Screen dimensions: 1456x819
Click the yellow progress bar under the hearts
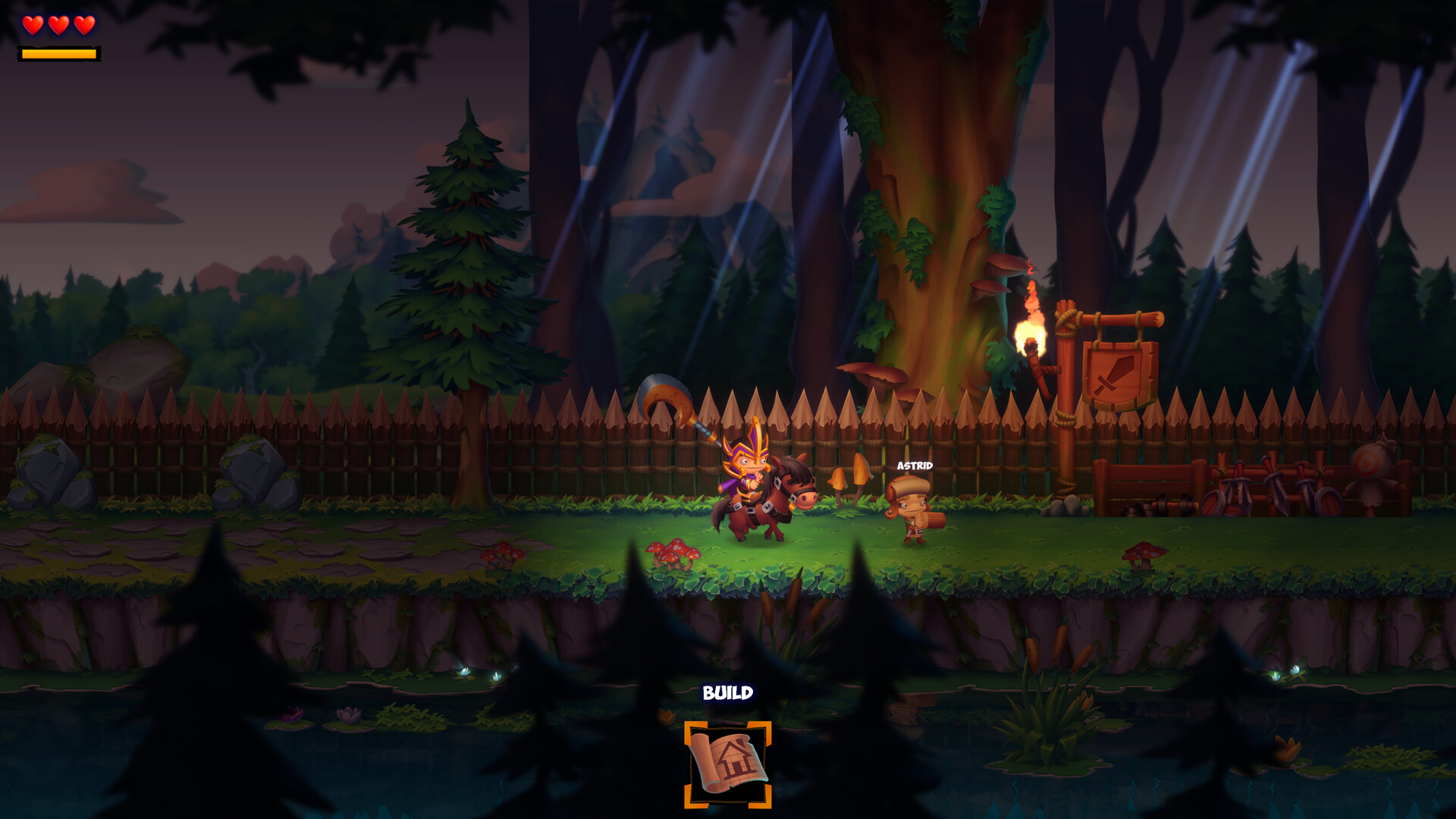58,55
